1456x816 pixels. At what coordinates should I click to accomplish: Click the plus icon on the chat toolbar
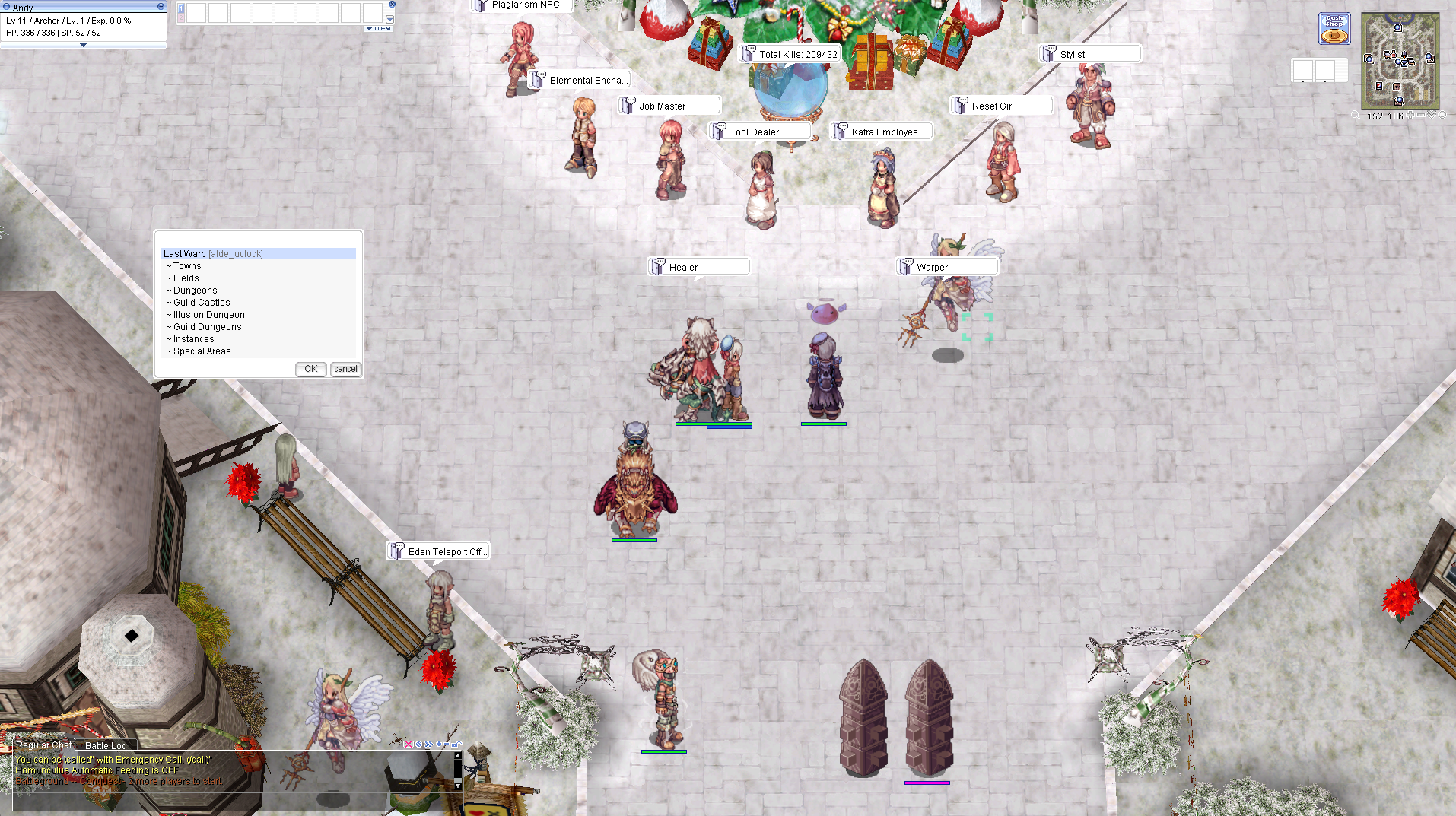[439, 745]
